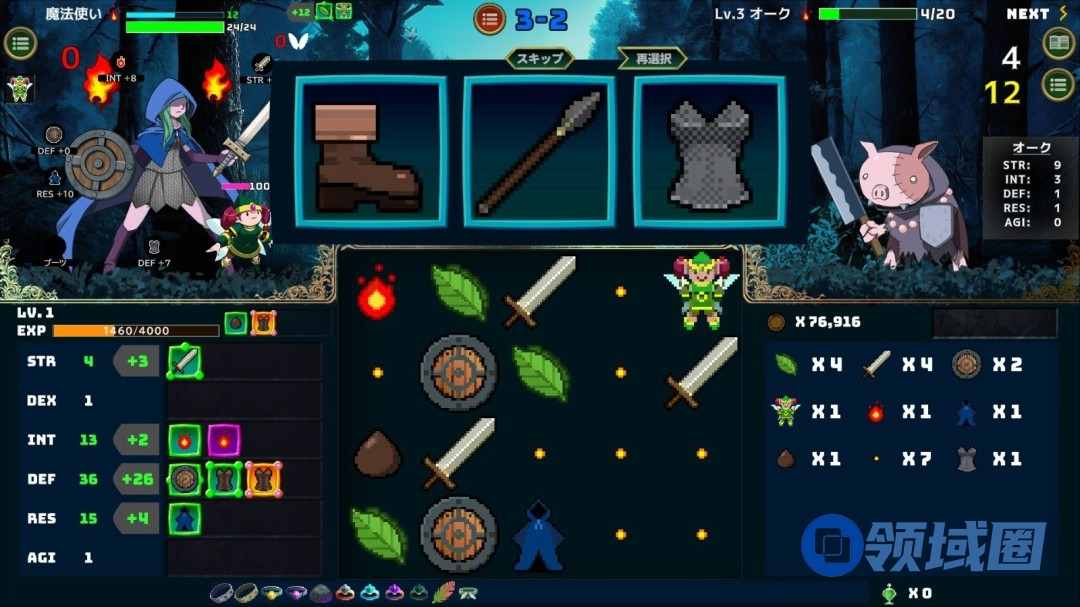Open the green menu in top-left corner
The image size is (1080, 607).
point(21,43)
